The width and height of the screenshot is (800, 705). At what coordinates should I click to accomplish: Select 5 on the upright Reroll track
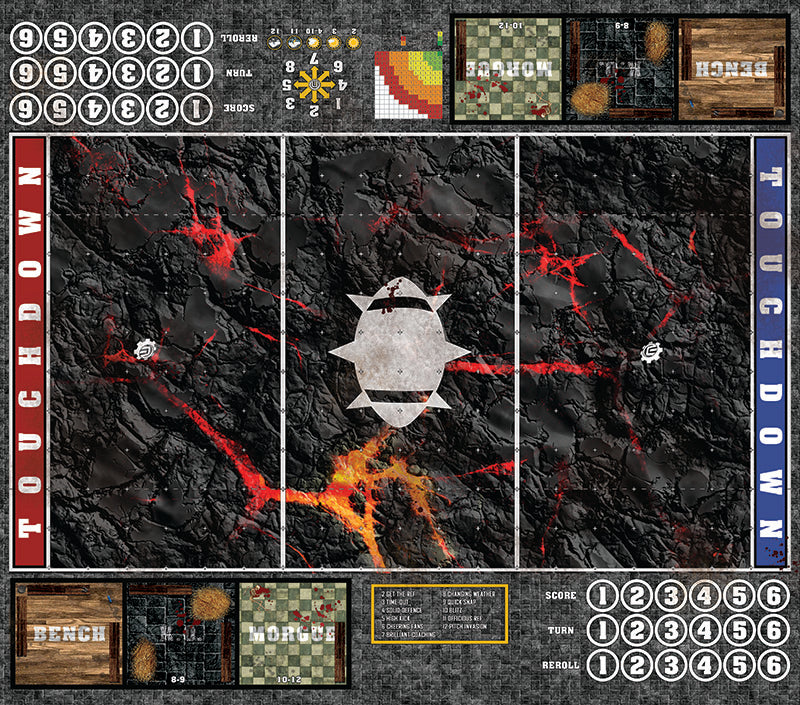point(738,666)
